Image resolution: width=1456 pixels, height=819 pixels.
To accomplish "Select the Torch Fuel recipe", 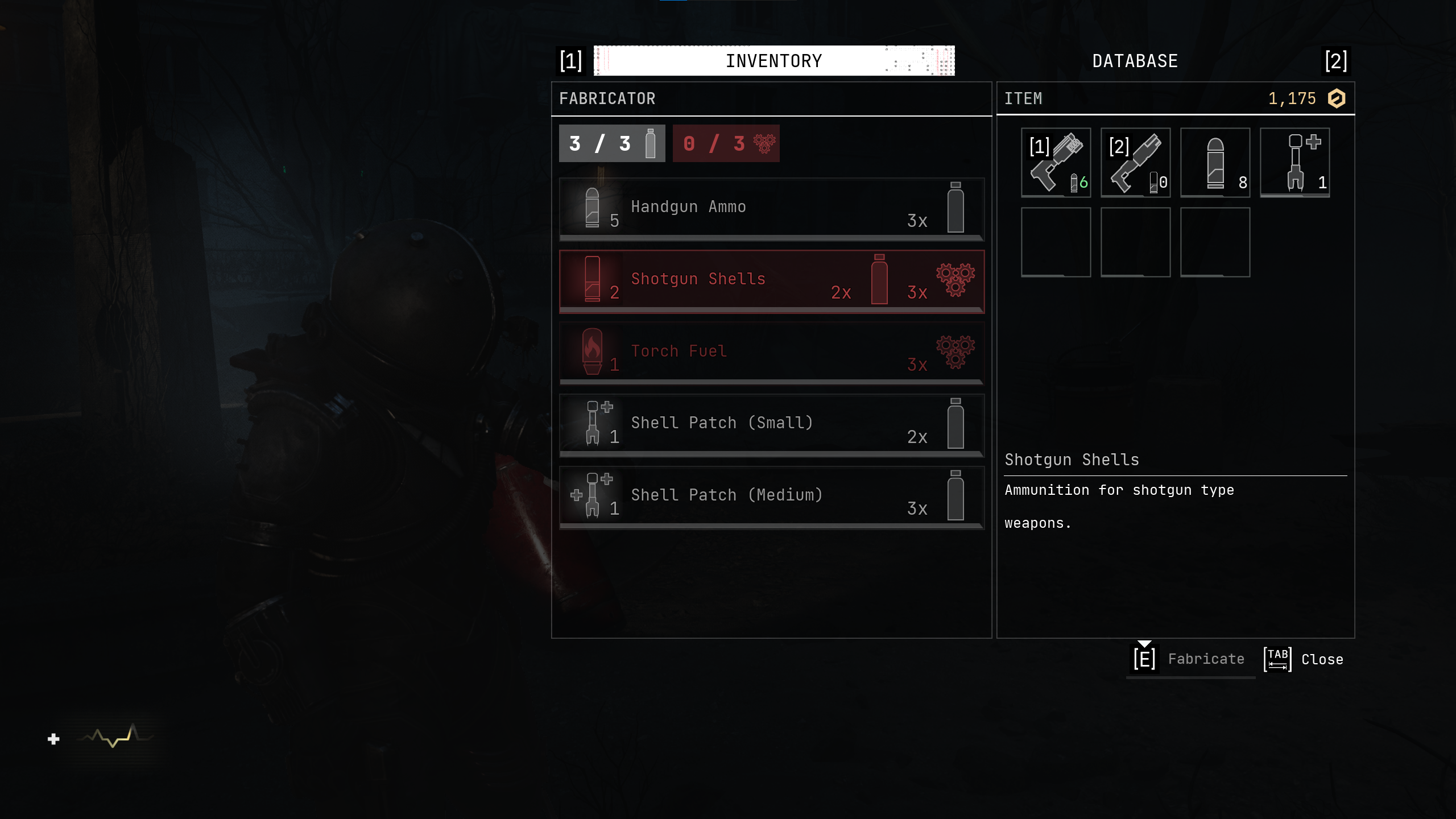I will coord(771,353).
